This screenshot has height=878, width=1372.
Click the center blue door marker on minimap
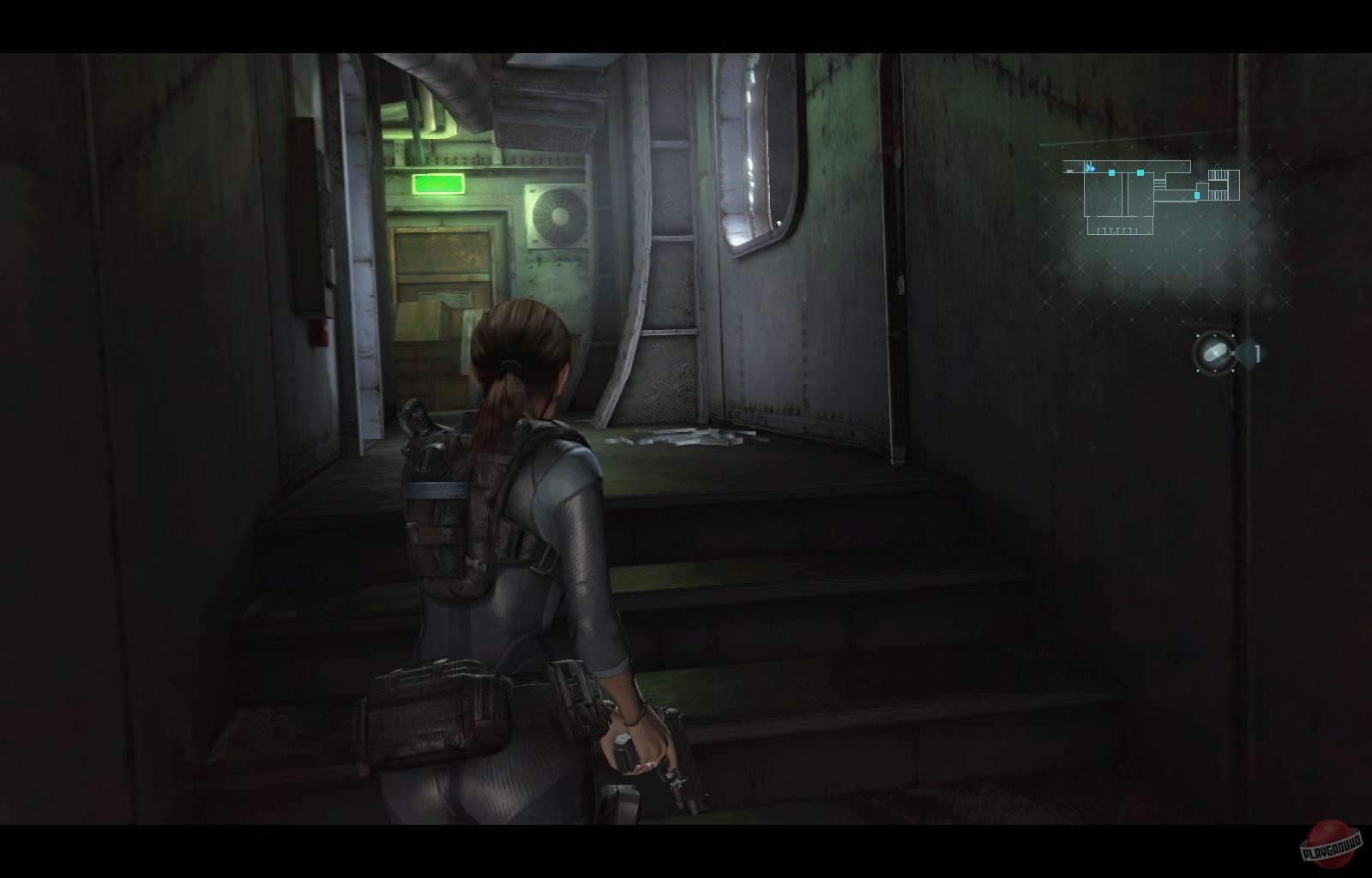1140,172
